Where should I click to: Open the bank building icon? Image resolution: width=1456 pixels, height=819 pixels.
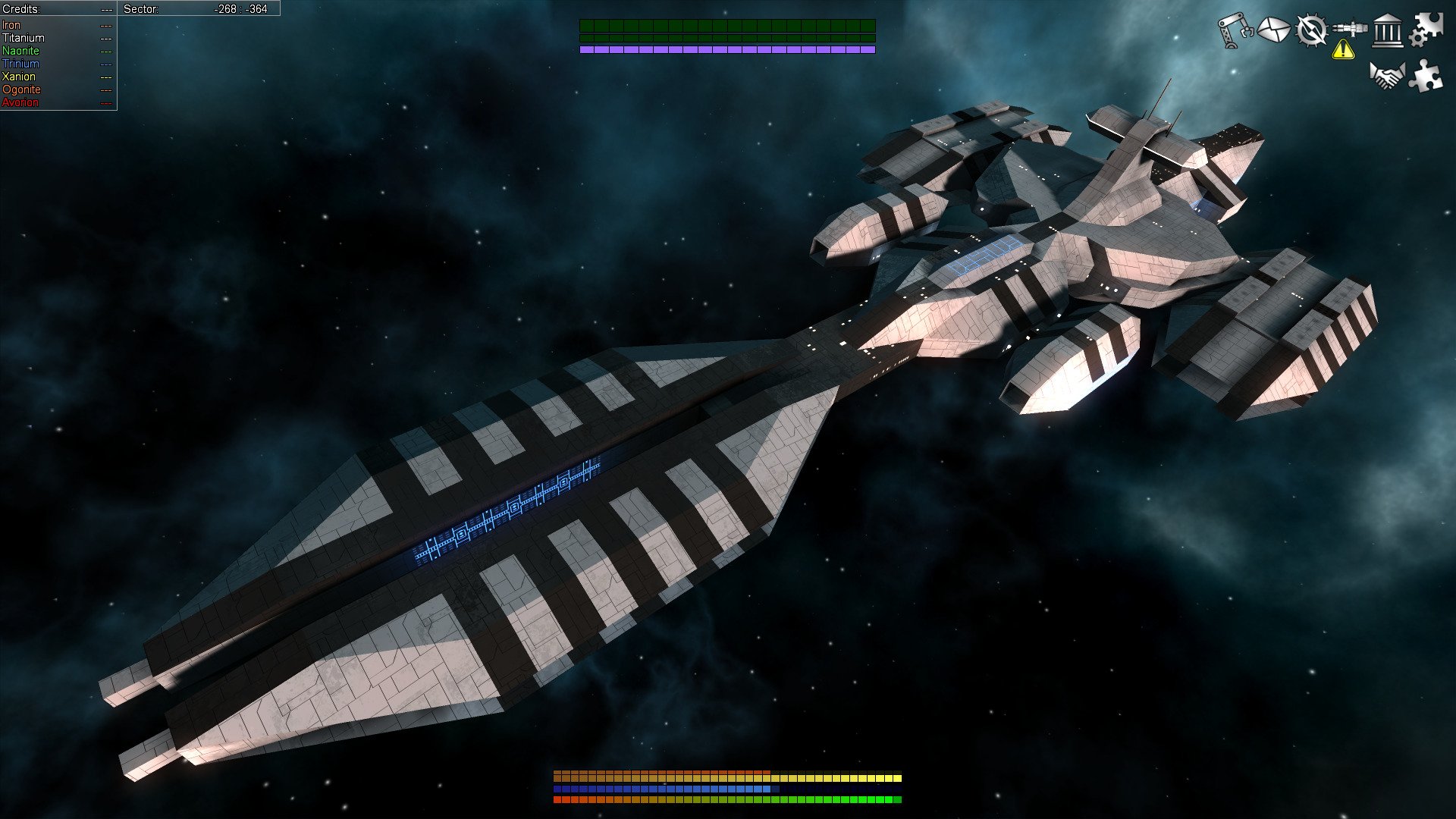(1388, 32)
